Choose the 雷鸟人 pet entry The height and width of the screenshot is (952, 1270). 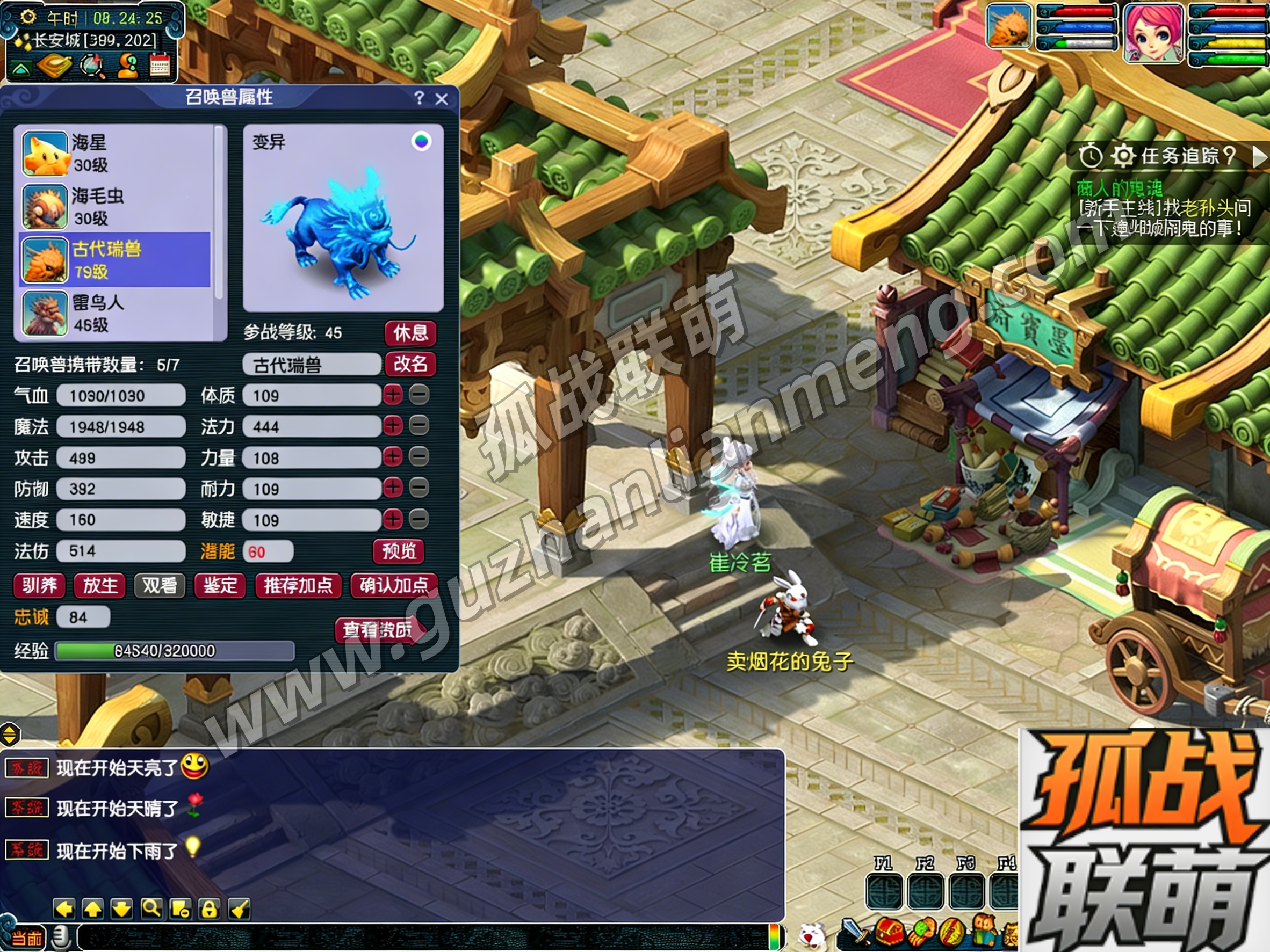click(x=115, y=314)
